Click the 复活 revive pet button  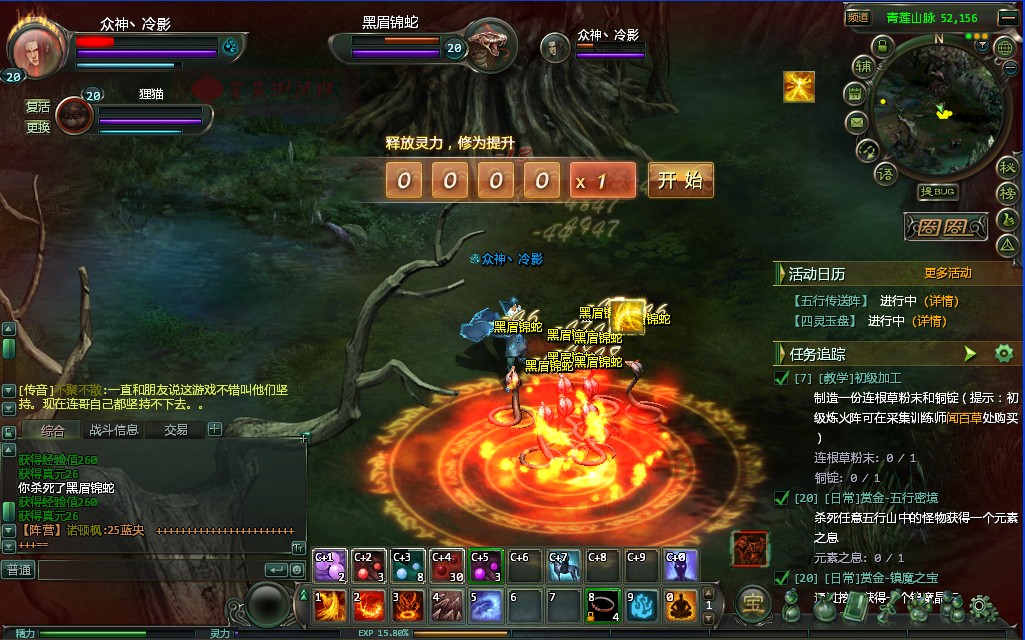38,107
